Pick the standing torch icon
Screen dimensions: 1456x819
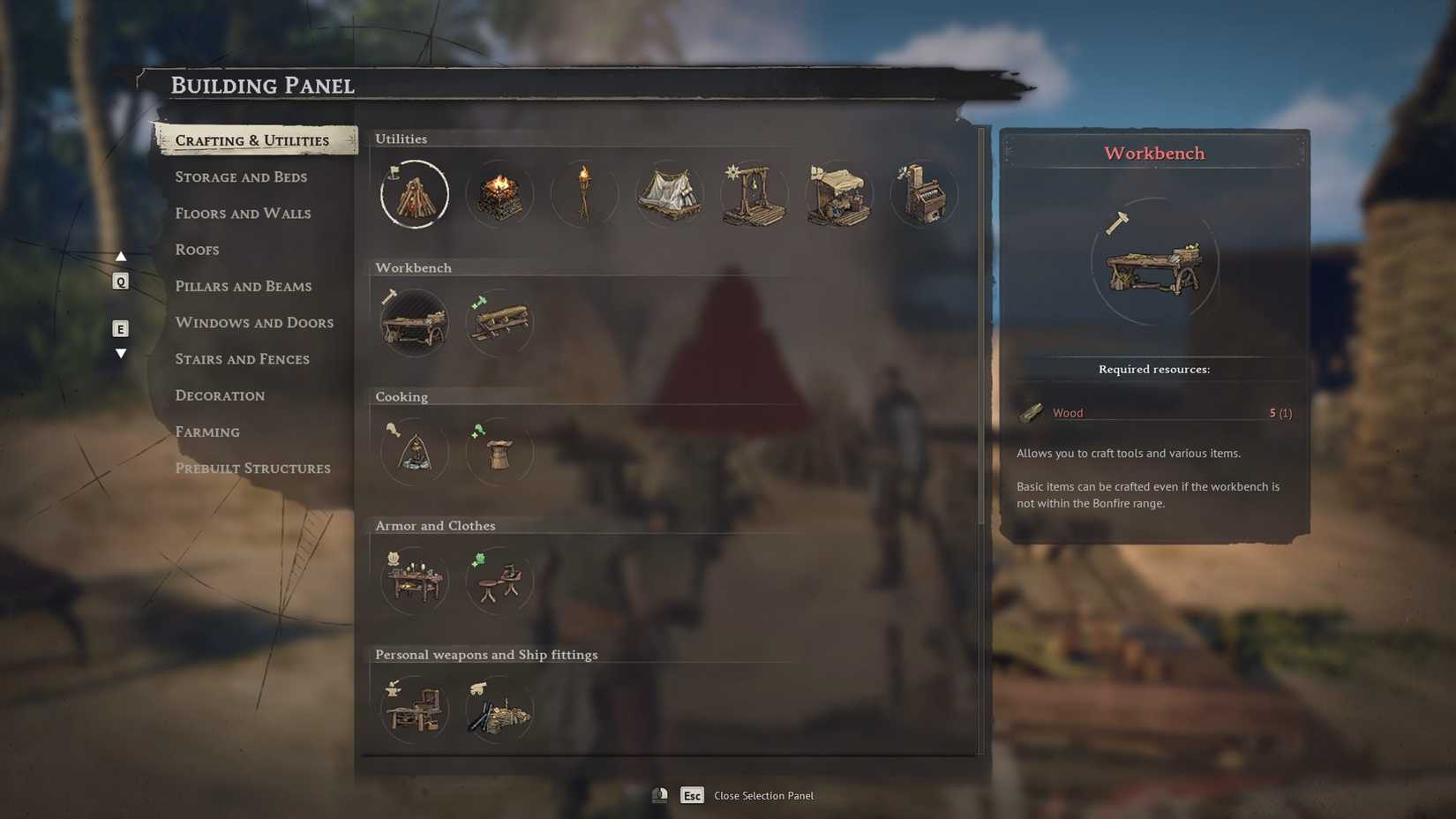click(584, 194)
